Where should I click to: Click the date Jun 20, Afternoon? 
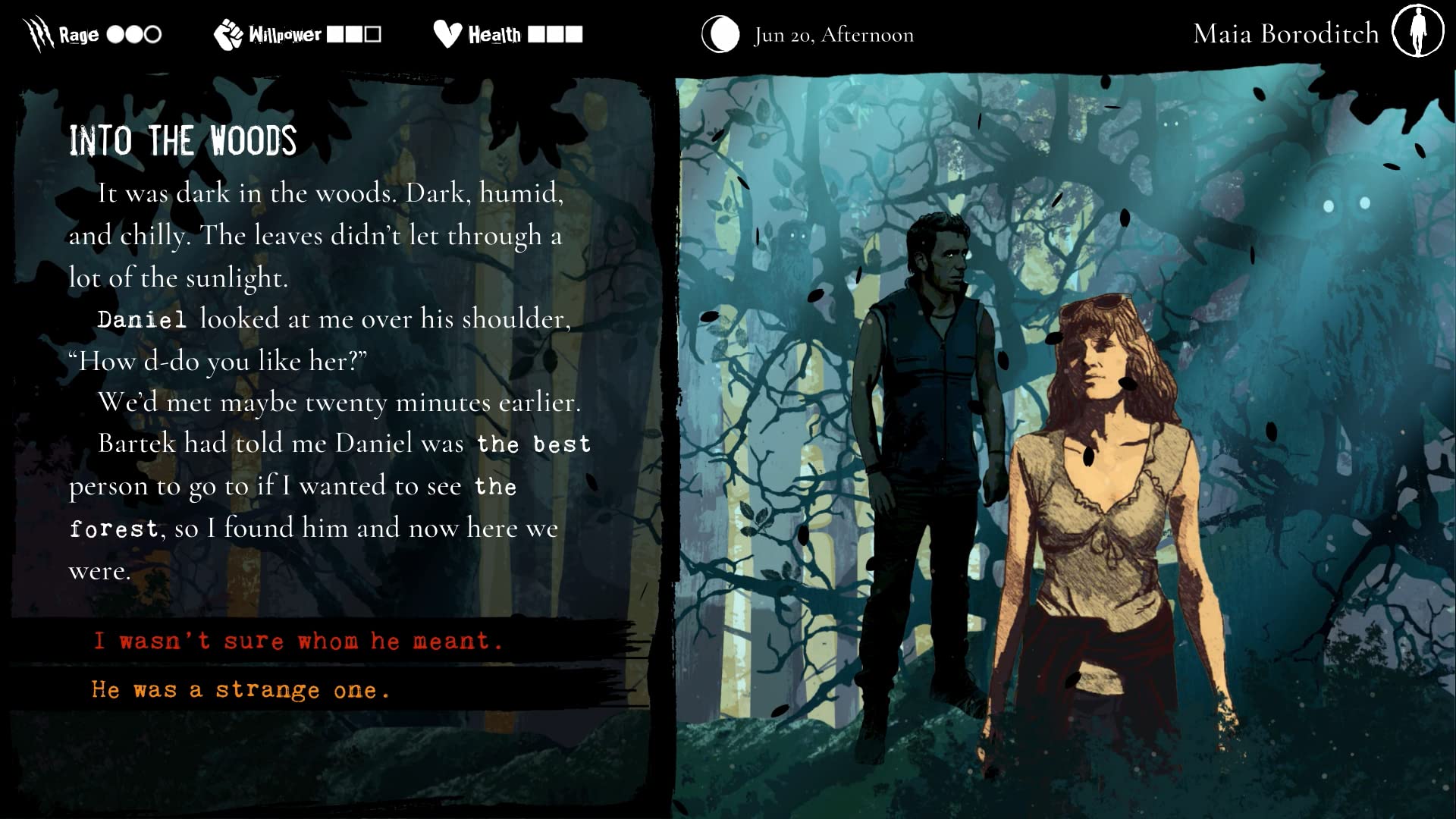[x=833, y=34]
